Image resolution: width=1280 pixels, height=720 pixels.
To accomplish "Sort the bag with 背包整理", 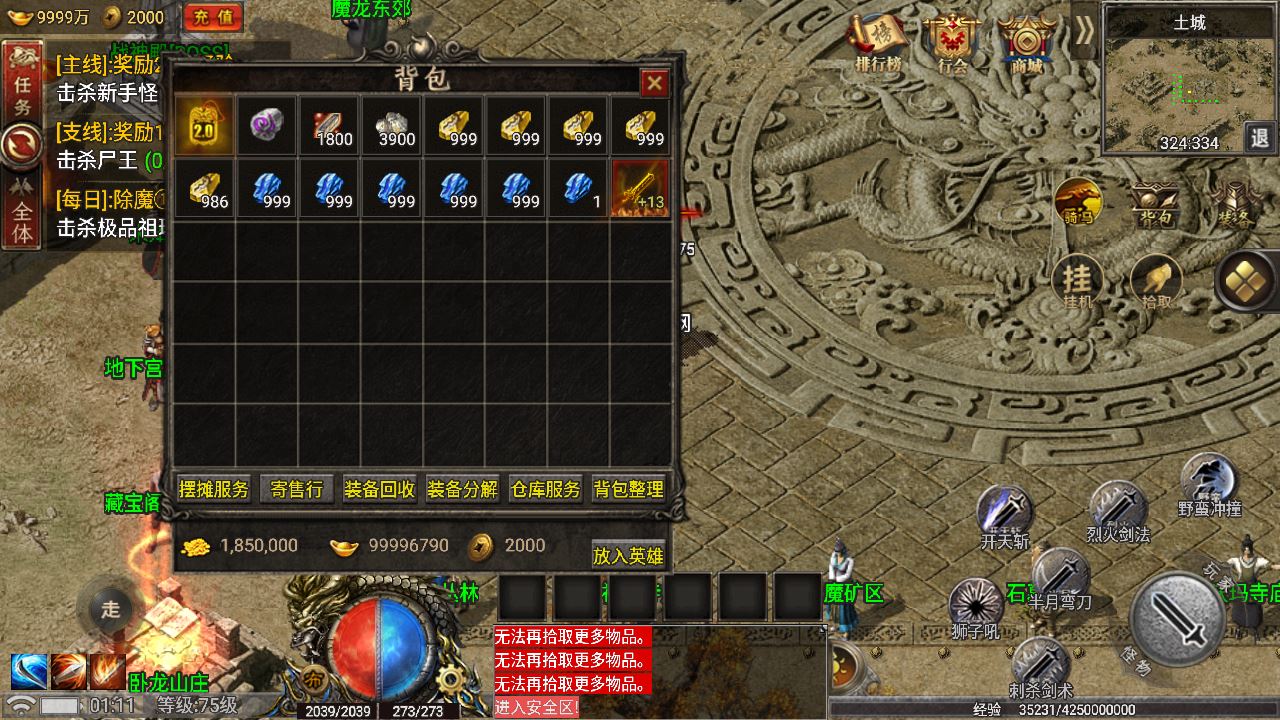I will pos(628,489).
